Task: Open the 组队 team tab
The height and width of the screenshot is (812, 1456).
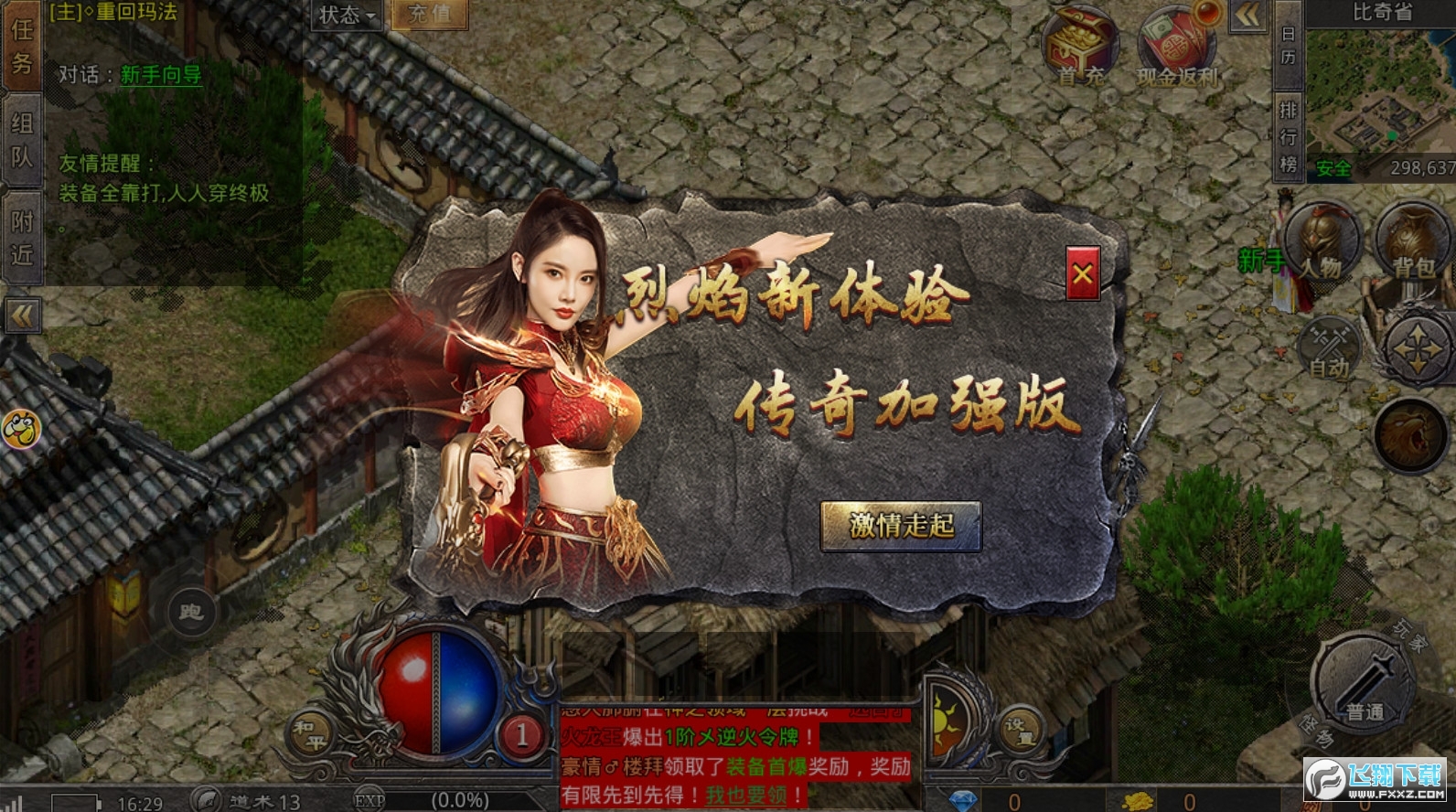Action: coord(21,137)
